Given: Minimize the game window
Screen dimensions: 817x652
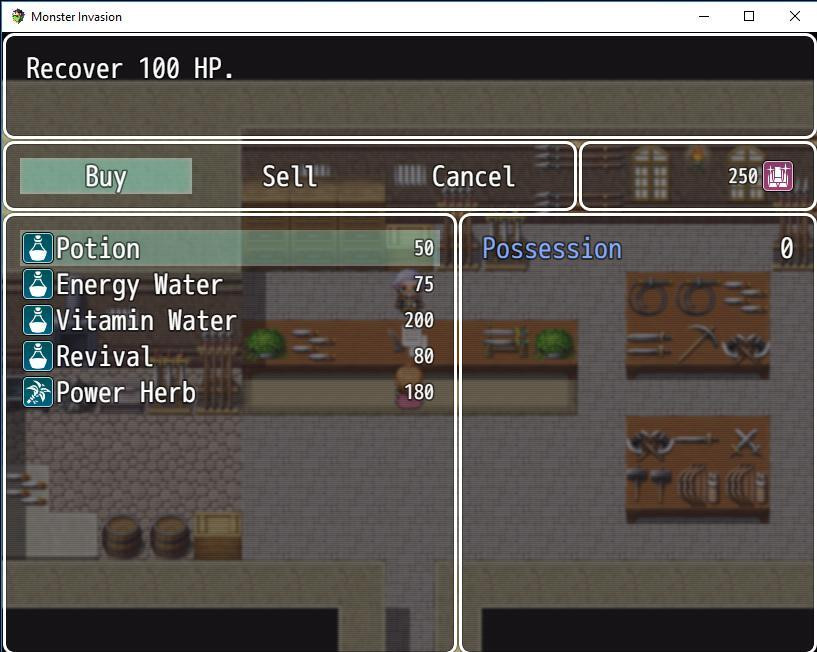Looking at the screenshot, I should click(703, 16).
